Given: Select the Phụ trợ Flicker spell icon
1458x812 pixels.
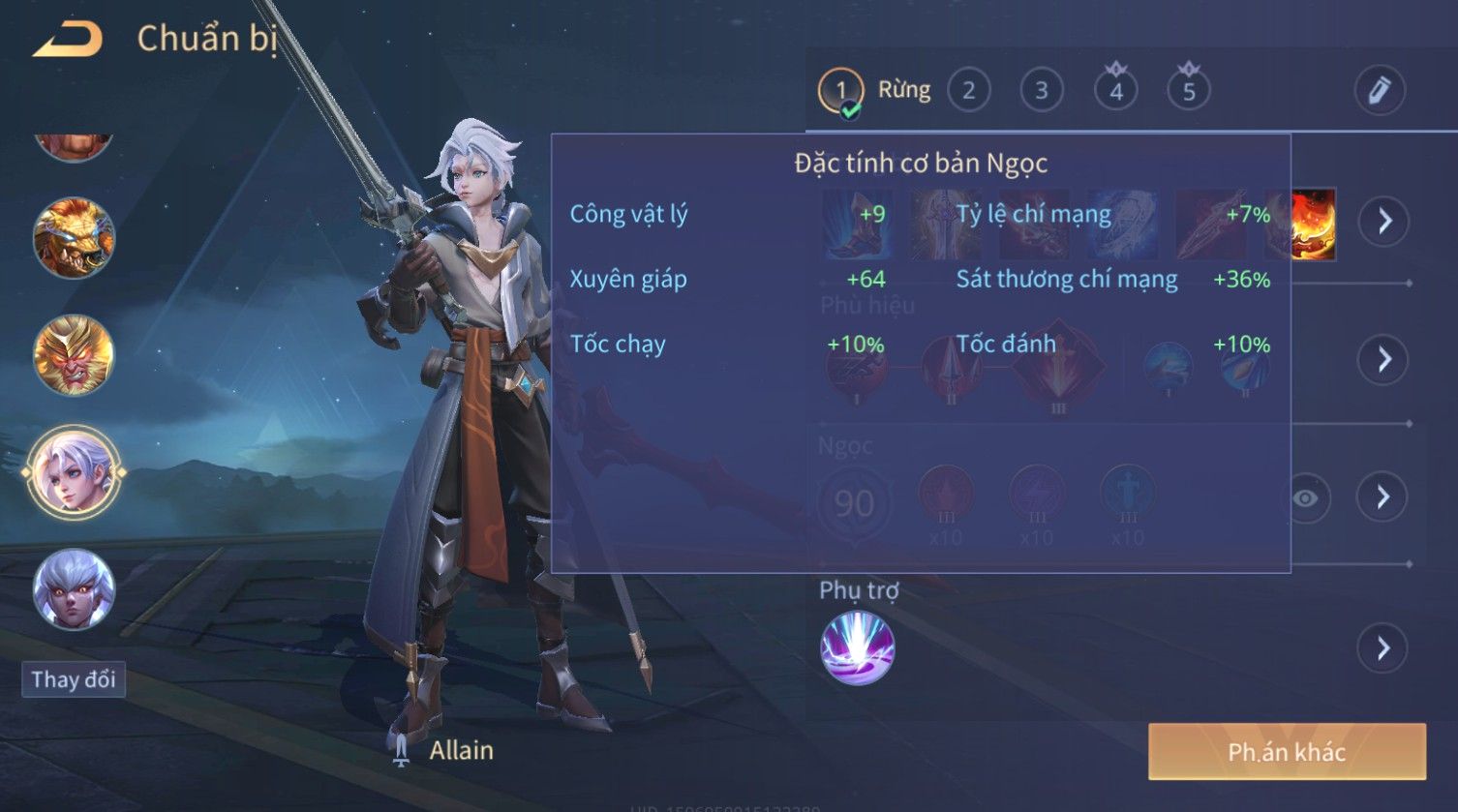Looking at the screenshot, I should point(857,648).
